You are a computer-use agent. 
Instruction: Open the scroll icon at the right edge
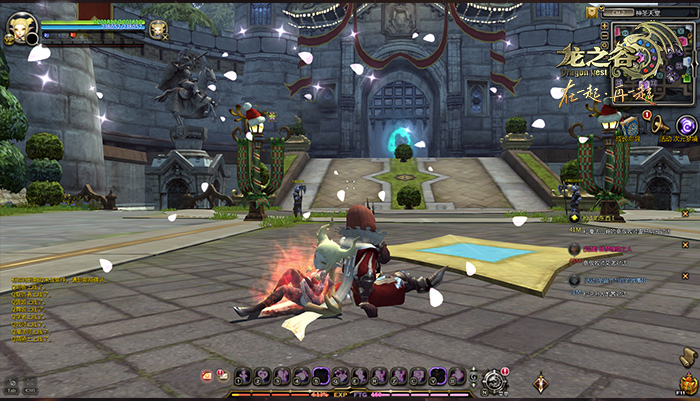click(x=687, y=356)
